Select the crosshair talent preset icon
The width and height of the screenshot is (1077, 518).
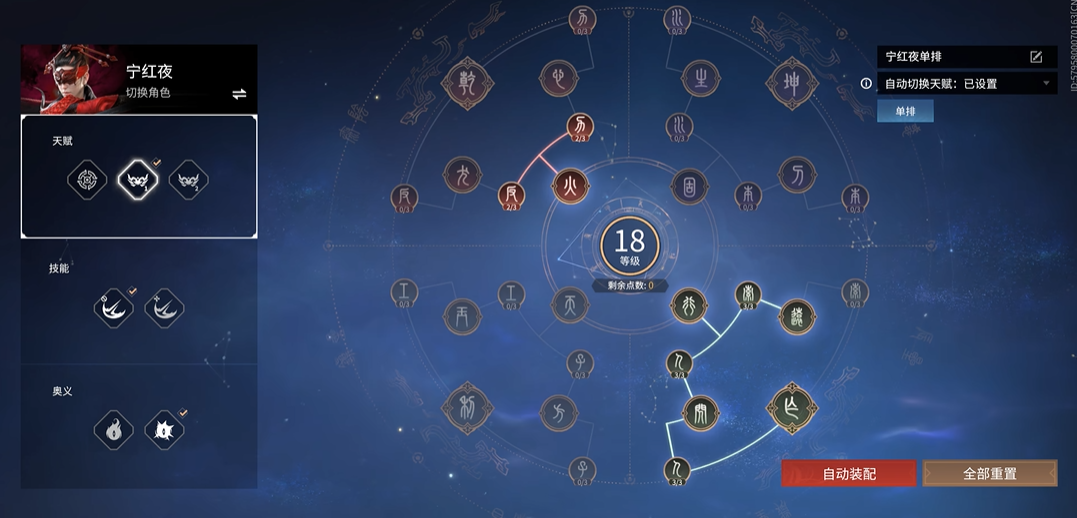point(87,181)
